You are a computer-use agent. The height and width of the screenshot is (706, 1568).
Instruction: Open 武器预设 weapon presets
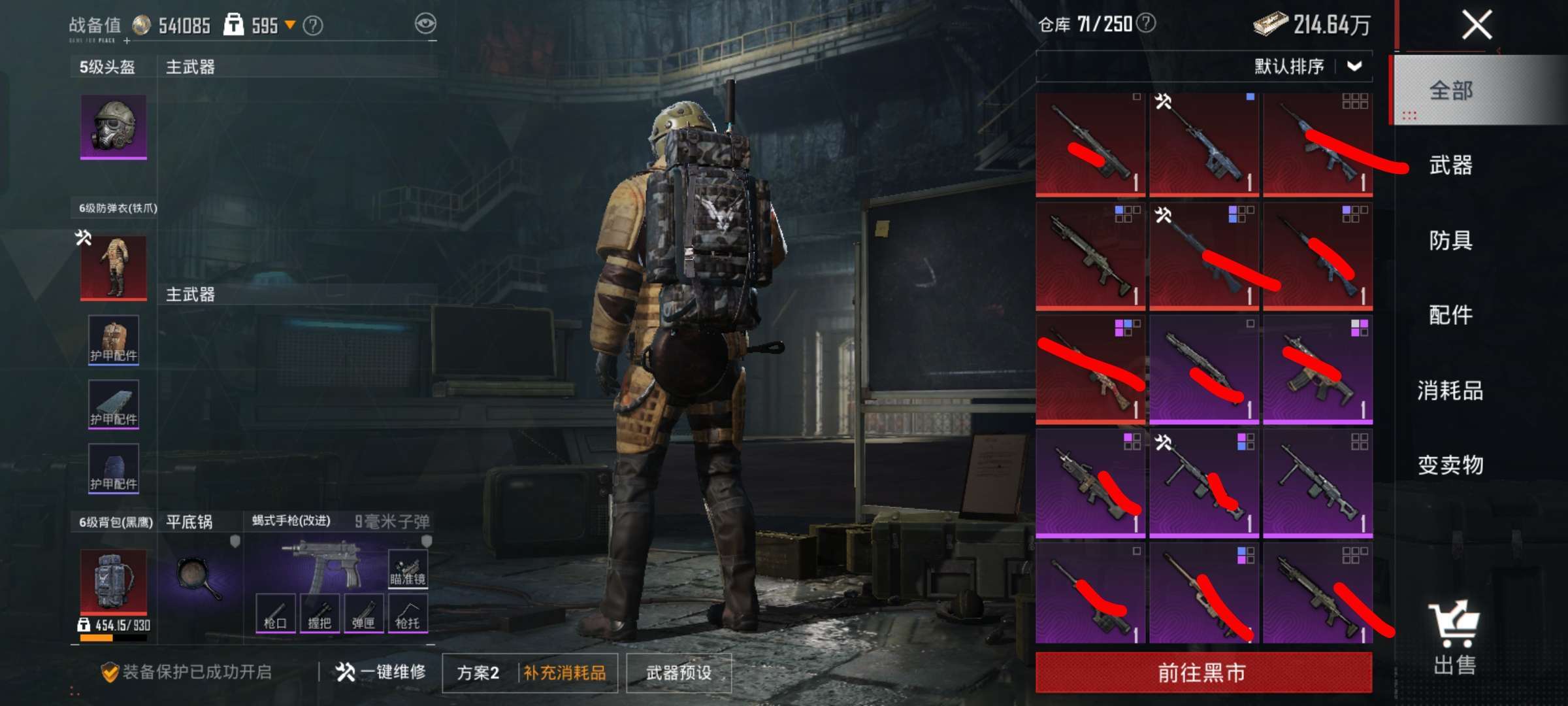point(679,673)
